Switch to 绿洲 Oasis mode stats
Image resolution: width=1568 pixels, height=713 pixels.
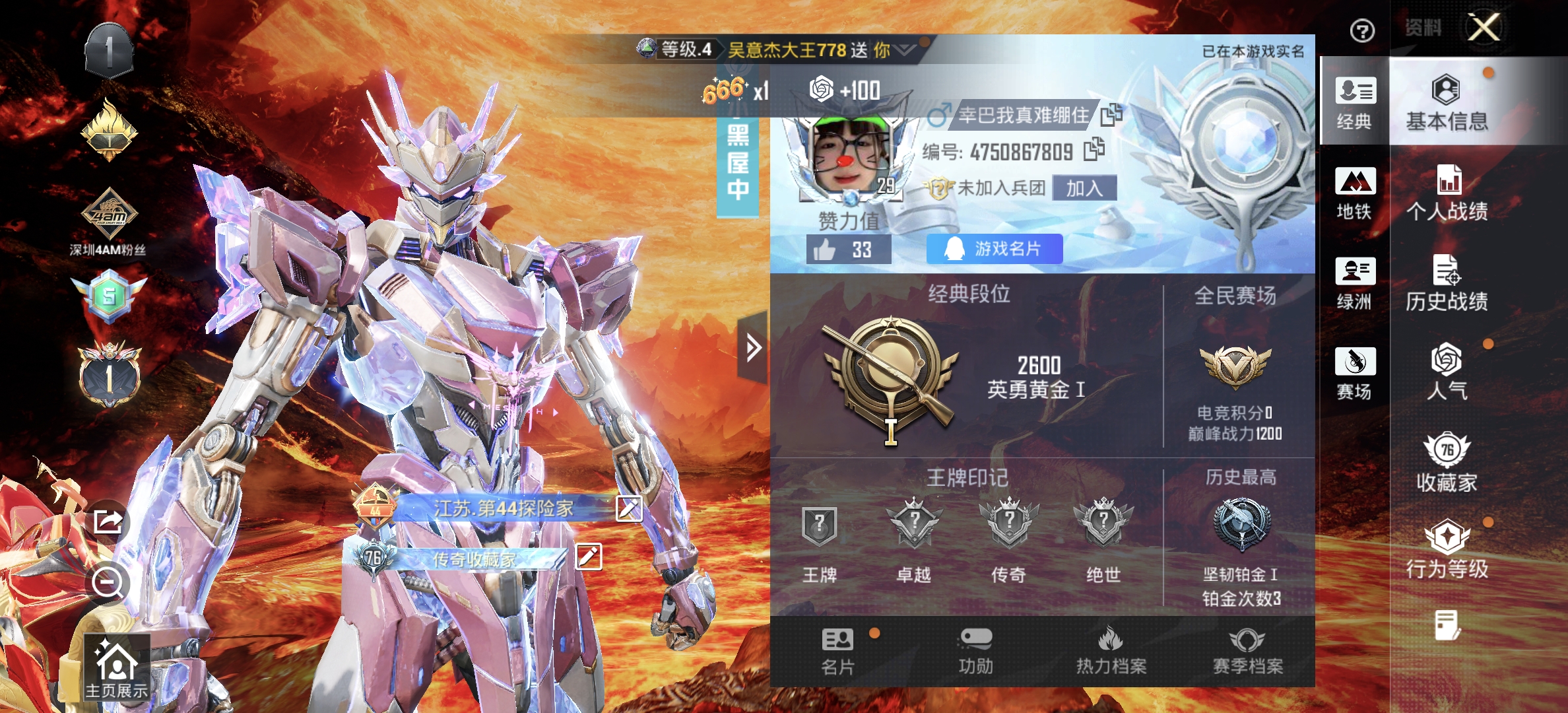(1354, 284)
